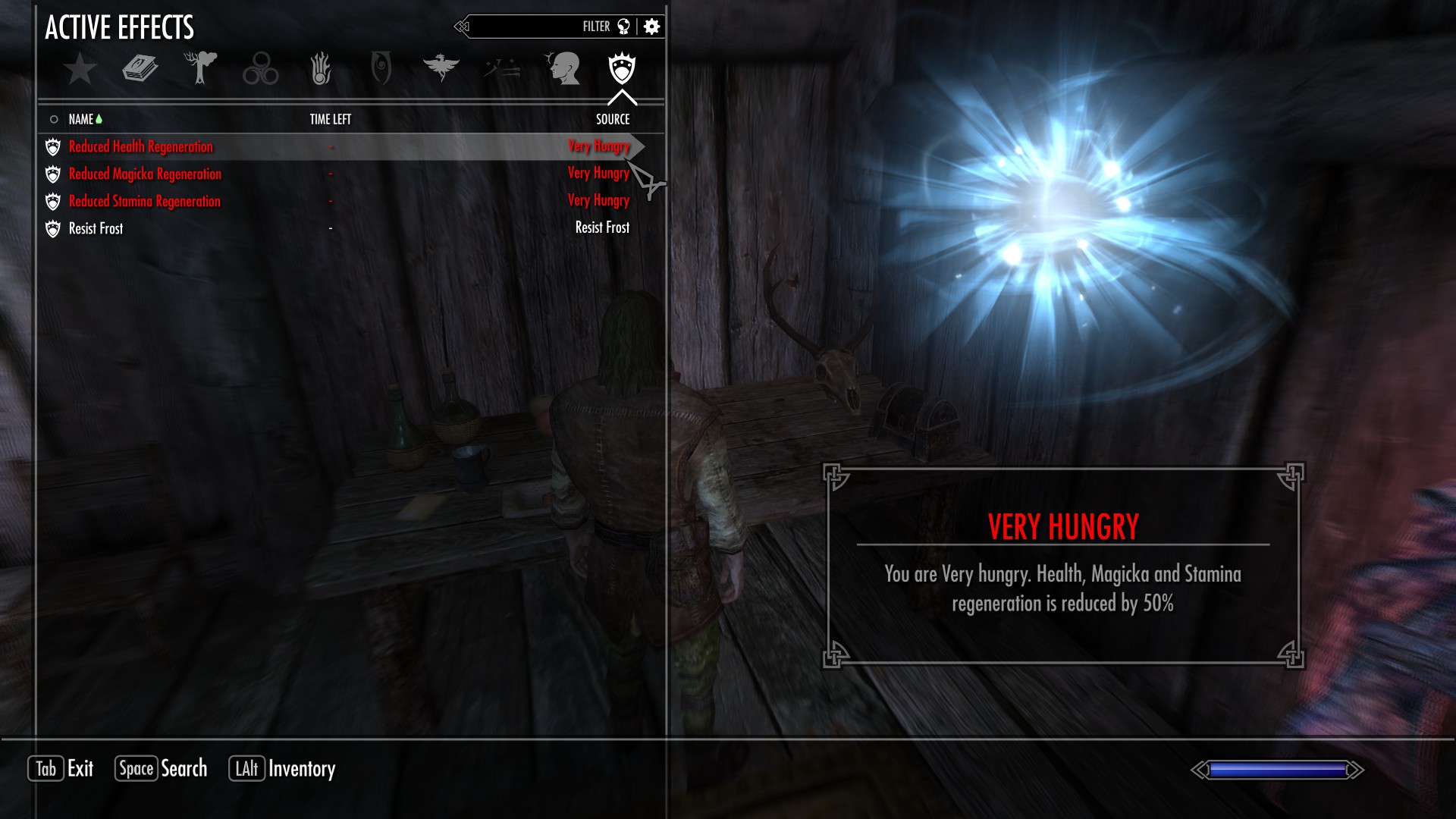Click the phoenix Restoration effects icon
The width and height of the screenshot is (1456, 819).
point(443,68)
